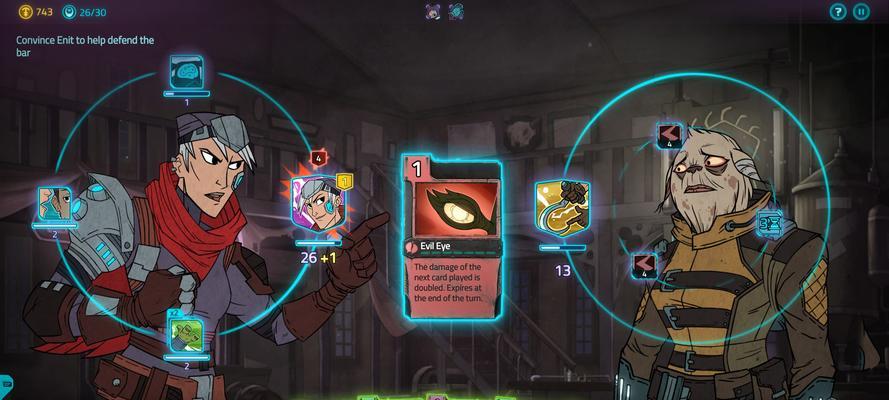The width and height of the screenshot is (889, 400).
Task: Inspect the opponent's hourglass argument icon
Action: tap(769, 224)
